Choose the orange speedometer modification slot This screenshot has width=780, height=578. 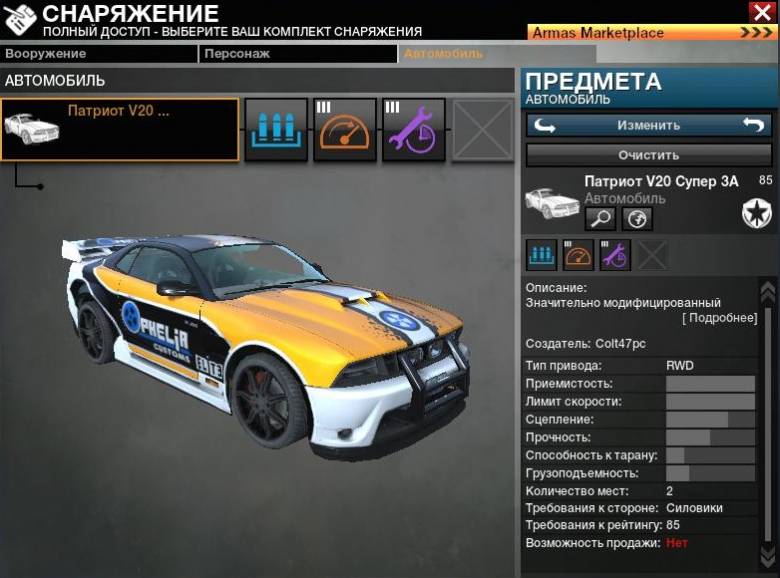345,129
